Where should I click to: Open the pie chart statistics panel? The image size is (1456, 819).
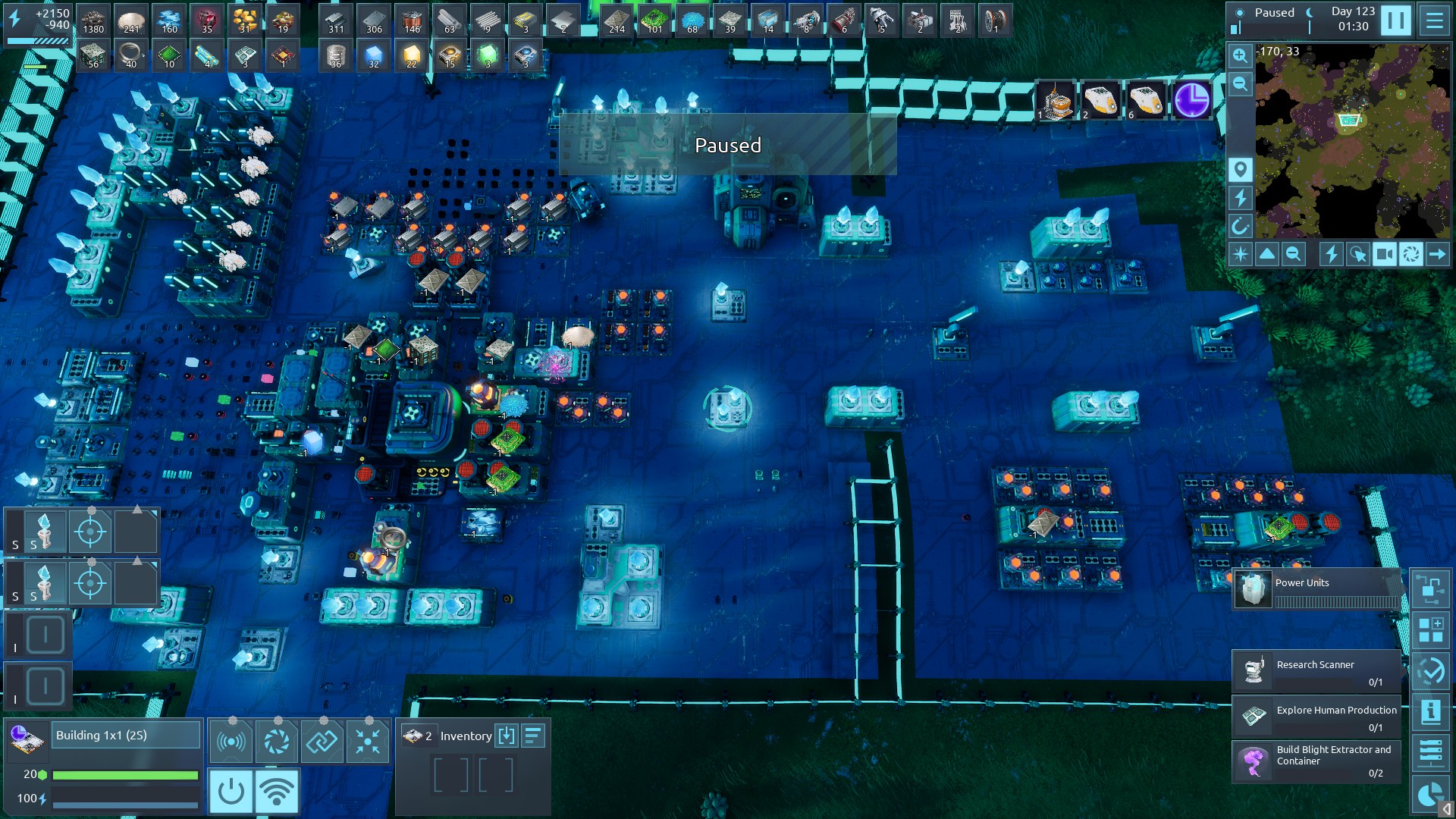click(x=1430, y=794)
